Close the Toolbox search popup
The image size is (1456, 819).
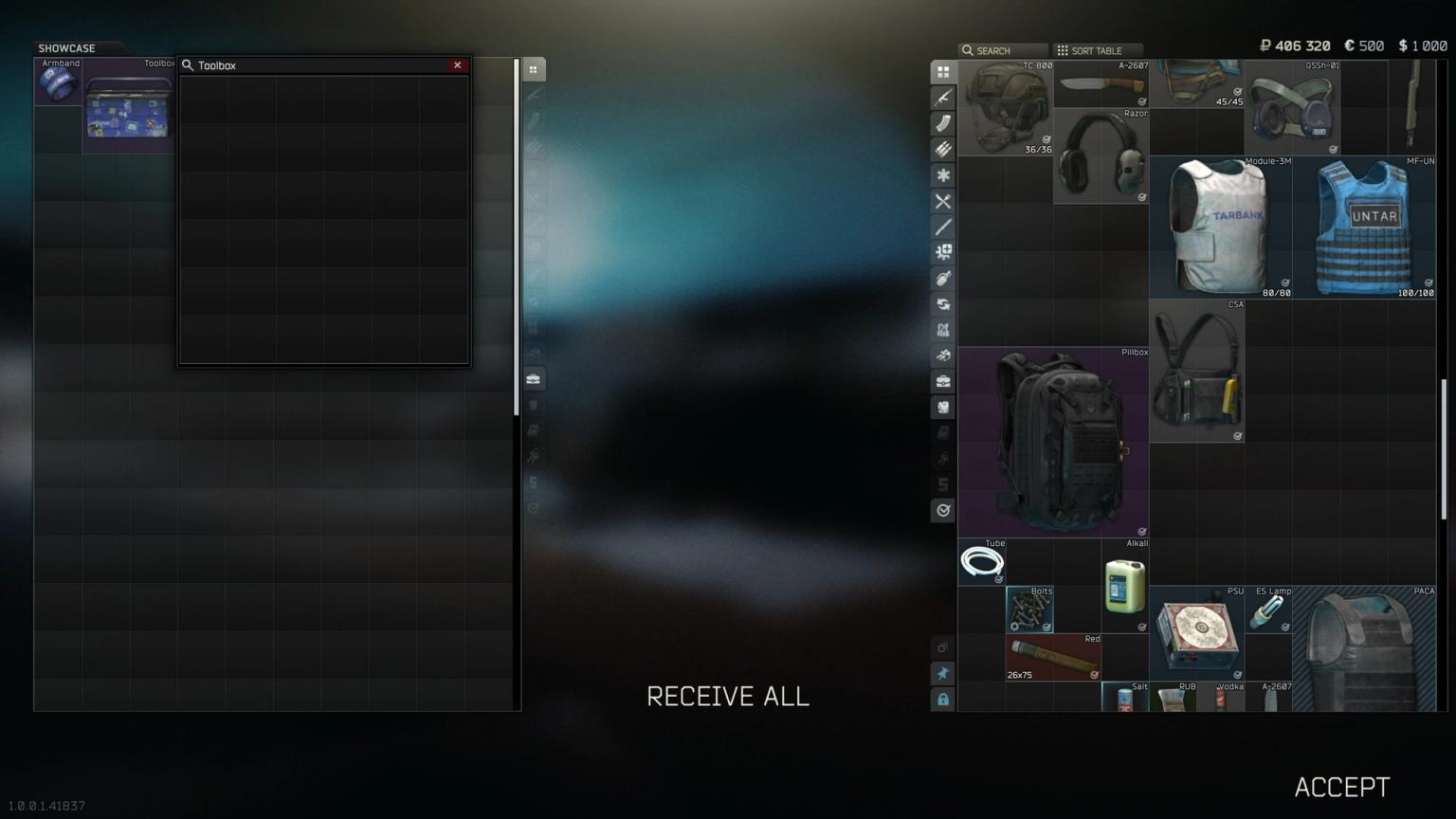[x=458, y=64]
